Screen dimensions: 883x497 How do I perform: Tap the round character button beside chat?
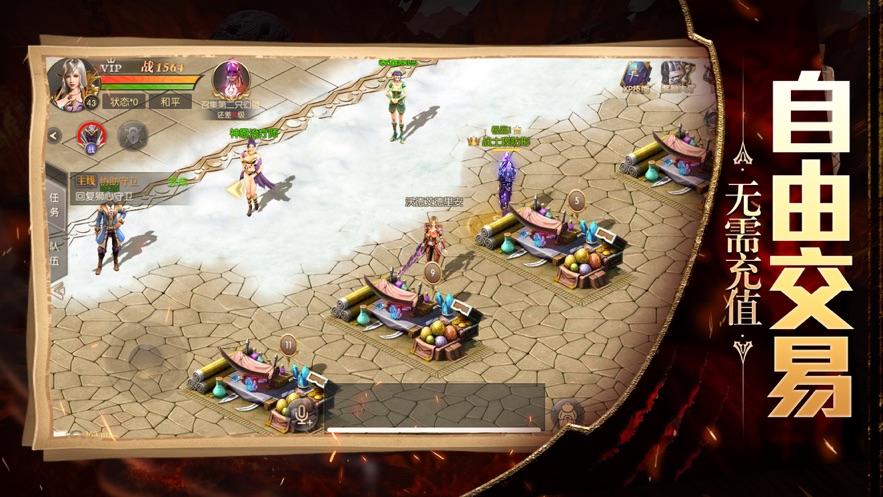pos(567,414)
